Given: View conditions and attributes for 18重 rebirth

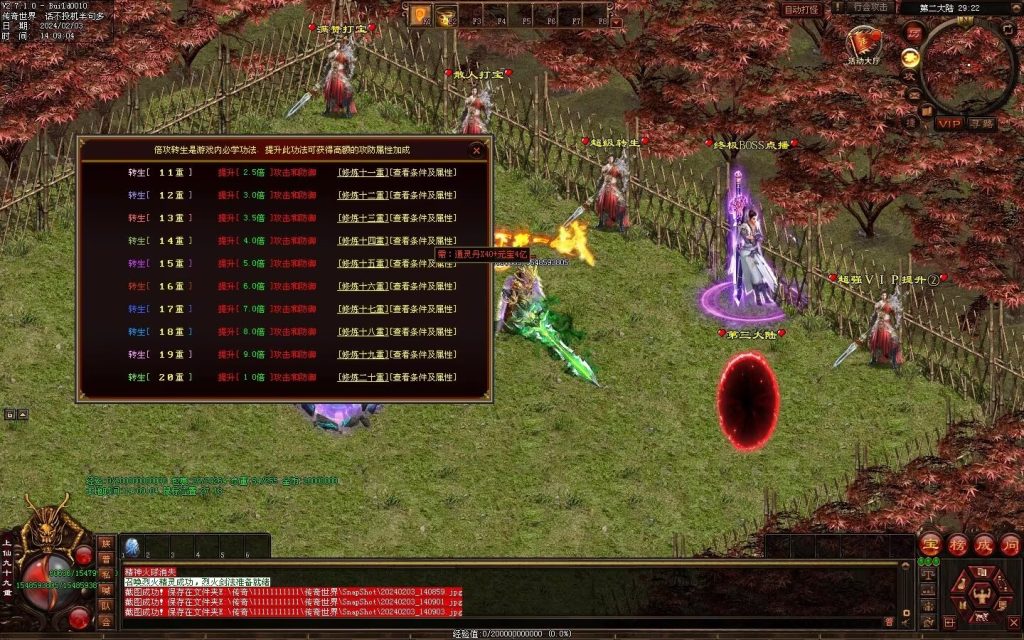Looking at the screenshot, I should coord(423,332).
